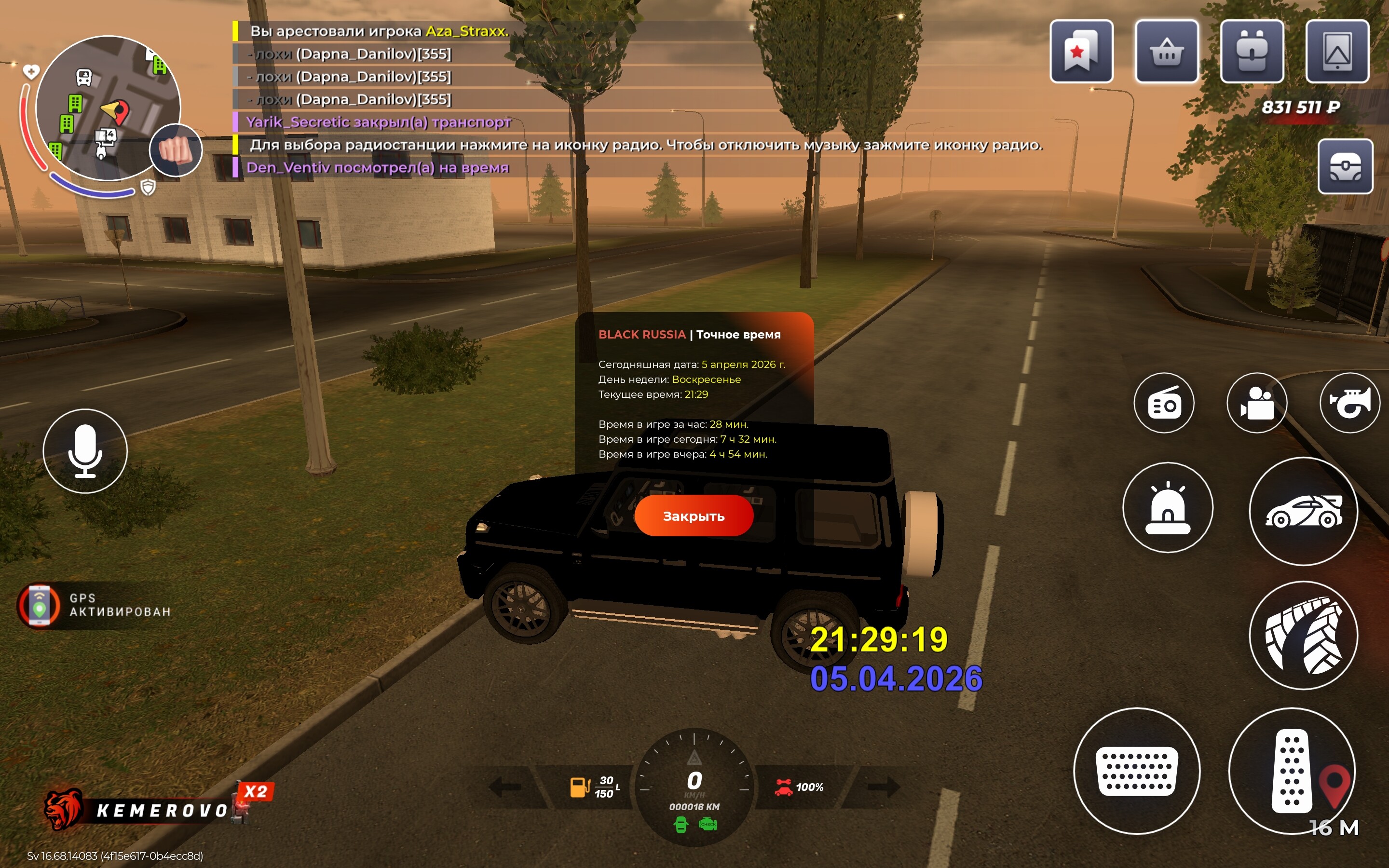
Task: Open the bookmark star menu
Action: (1081, 52)
